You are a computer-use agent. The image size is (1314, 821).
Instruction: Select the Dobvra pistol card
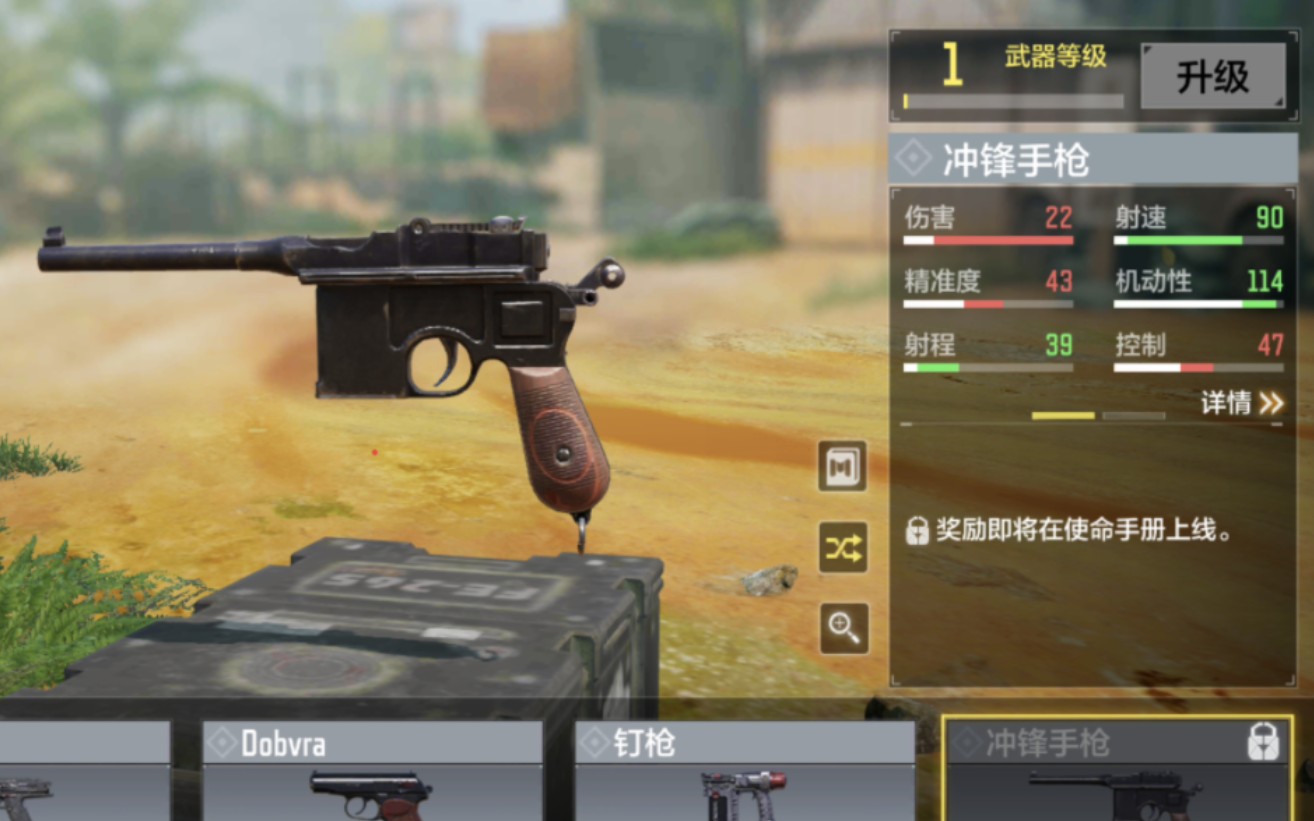pos(372,771)
